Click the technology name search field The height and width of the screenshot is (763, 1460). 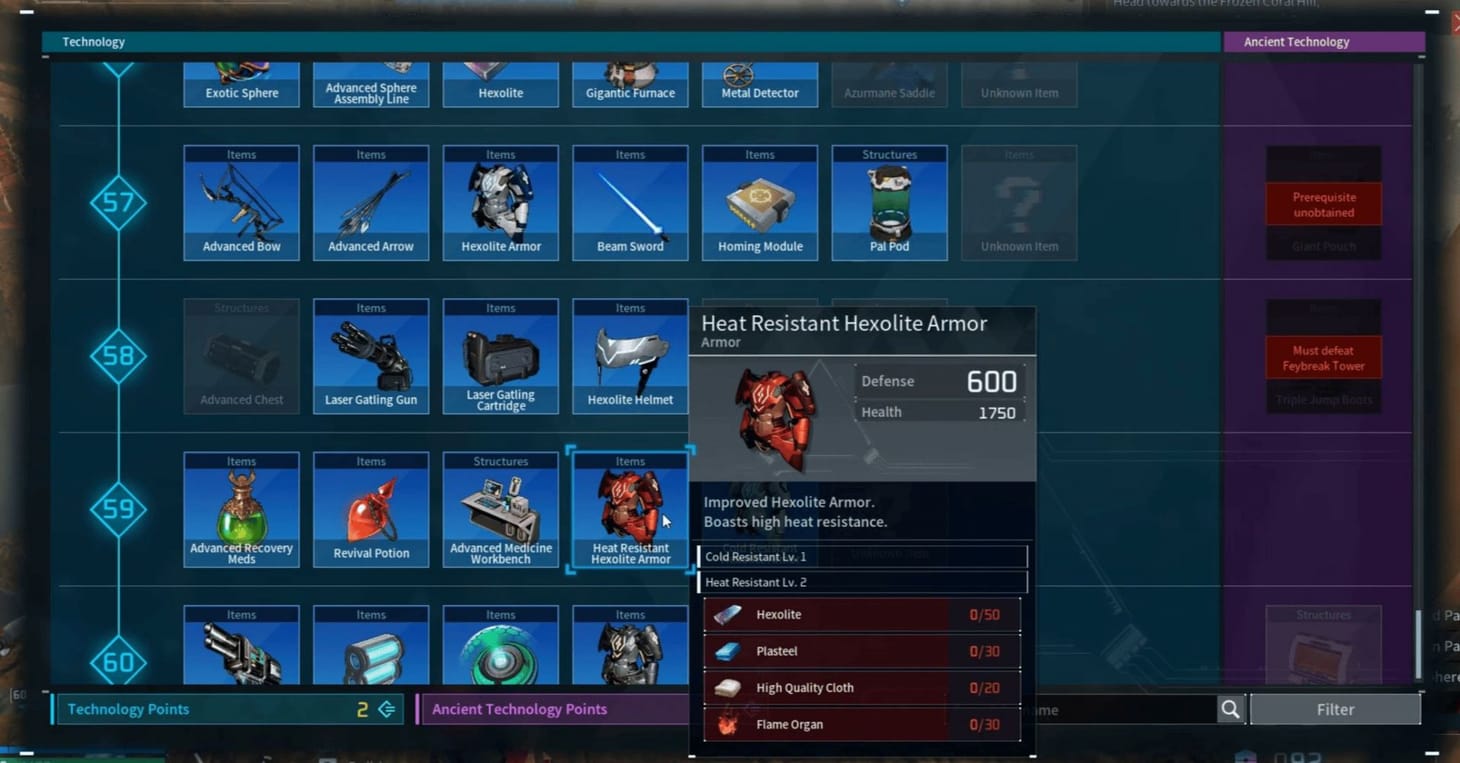pos(1120,708)
